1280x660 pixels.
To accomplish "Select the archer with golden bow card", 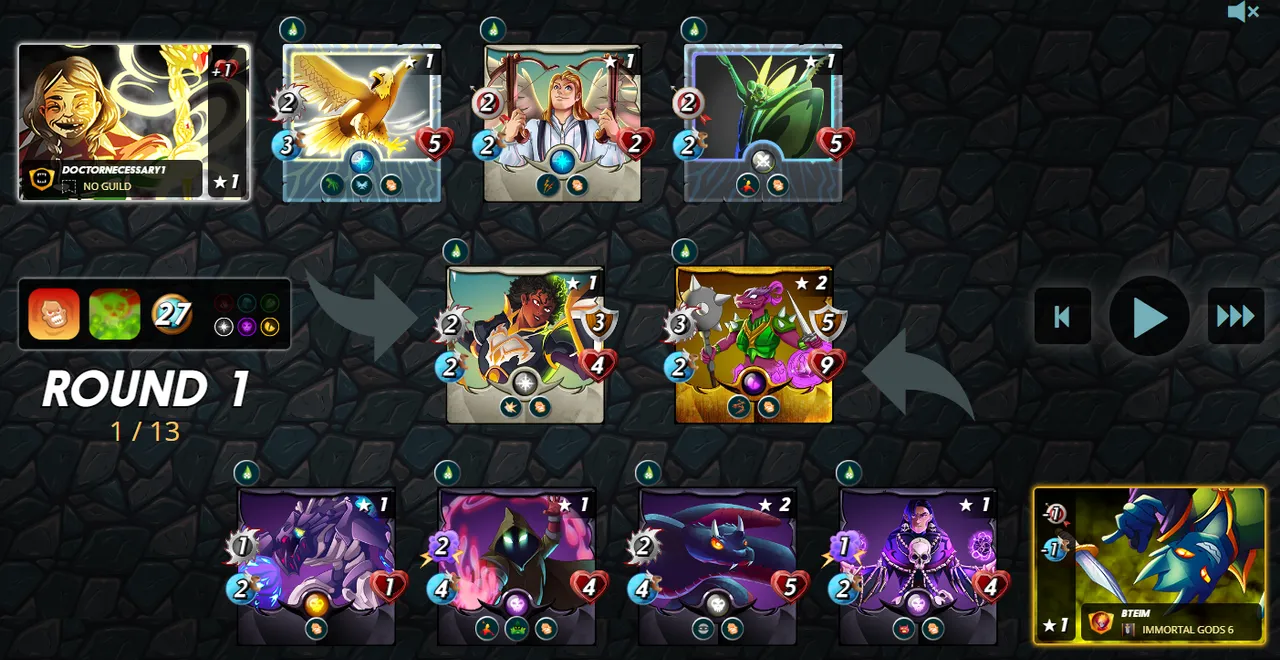I will click(525, 344).
